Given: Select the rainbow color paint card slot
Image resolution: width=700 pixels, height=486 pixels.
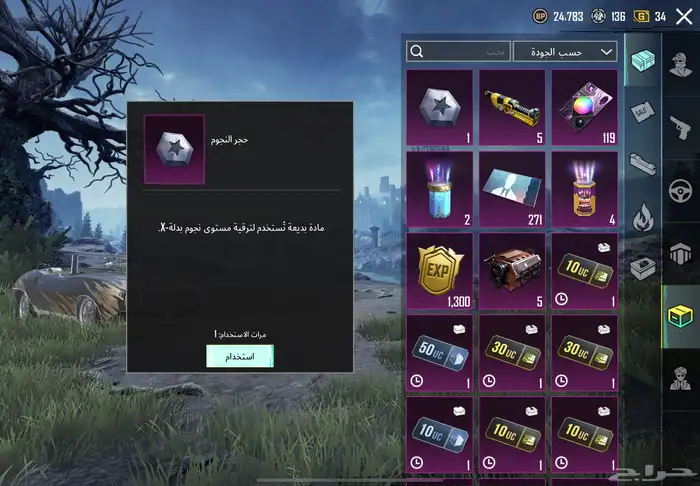Looking at the screenshot, I should point(585,107).
